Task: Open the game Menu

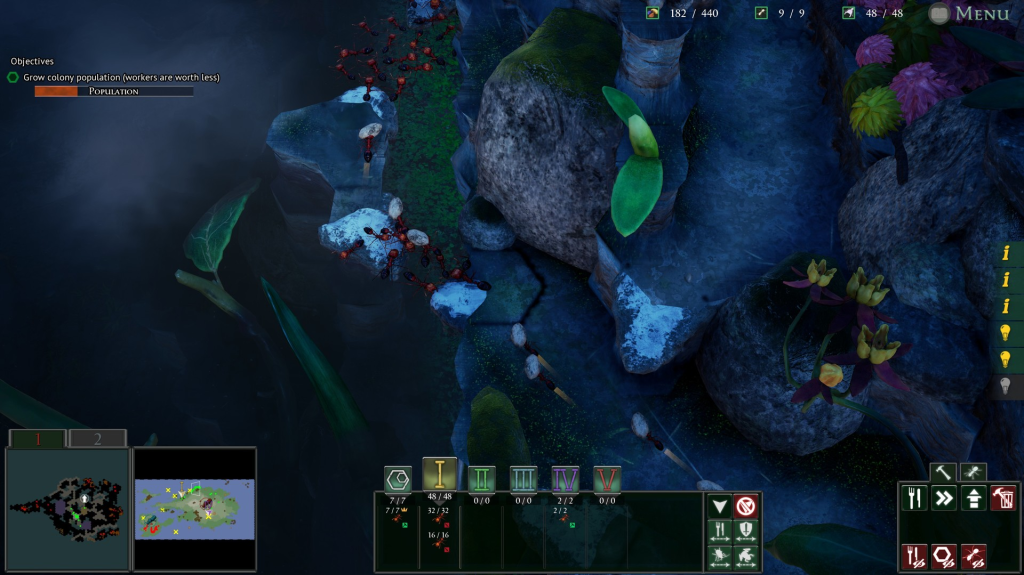Action: 968,13
